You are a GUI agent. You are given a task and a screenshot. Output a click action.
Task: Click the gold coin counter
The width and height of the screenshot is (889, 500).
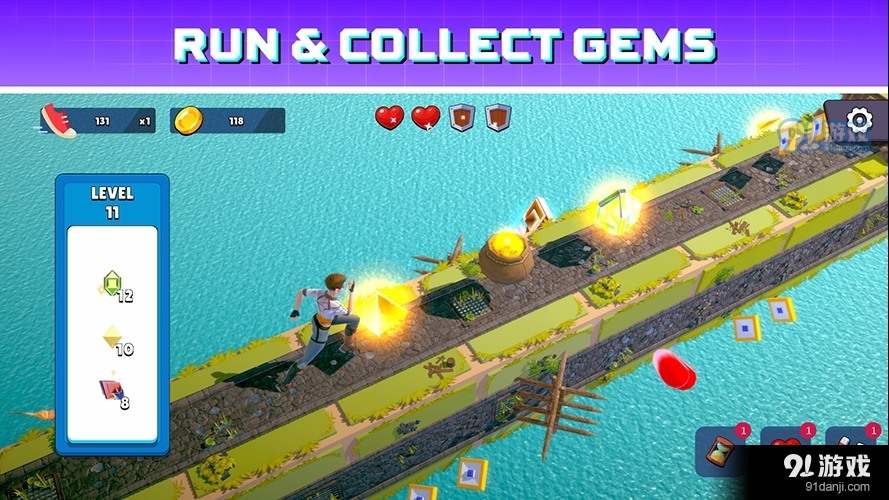(227, 121)
